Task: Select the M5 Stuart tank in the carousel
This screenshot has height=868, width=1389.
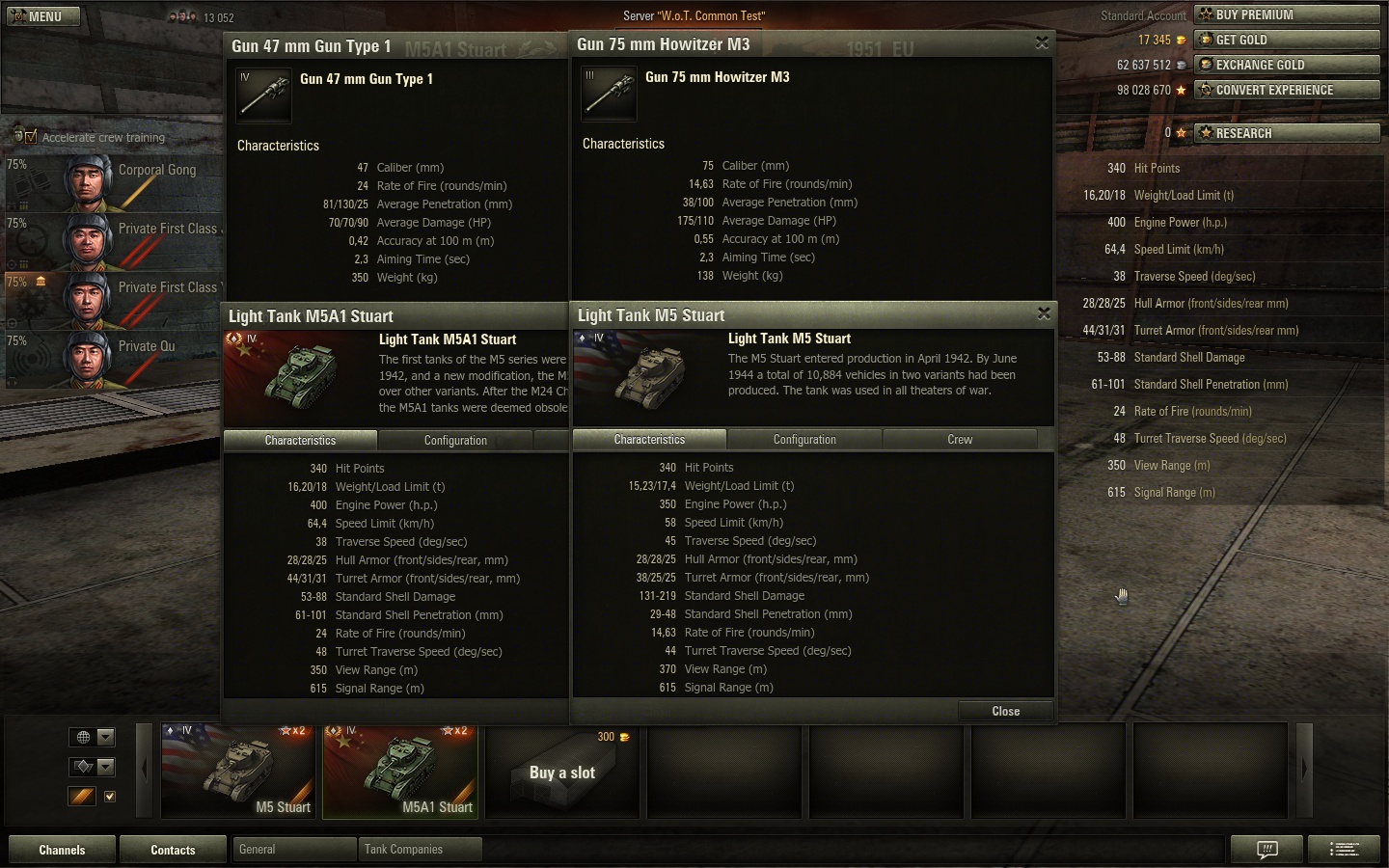Action: [238, 771]
